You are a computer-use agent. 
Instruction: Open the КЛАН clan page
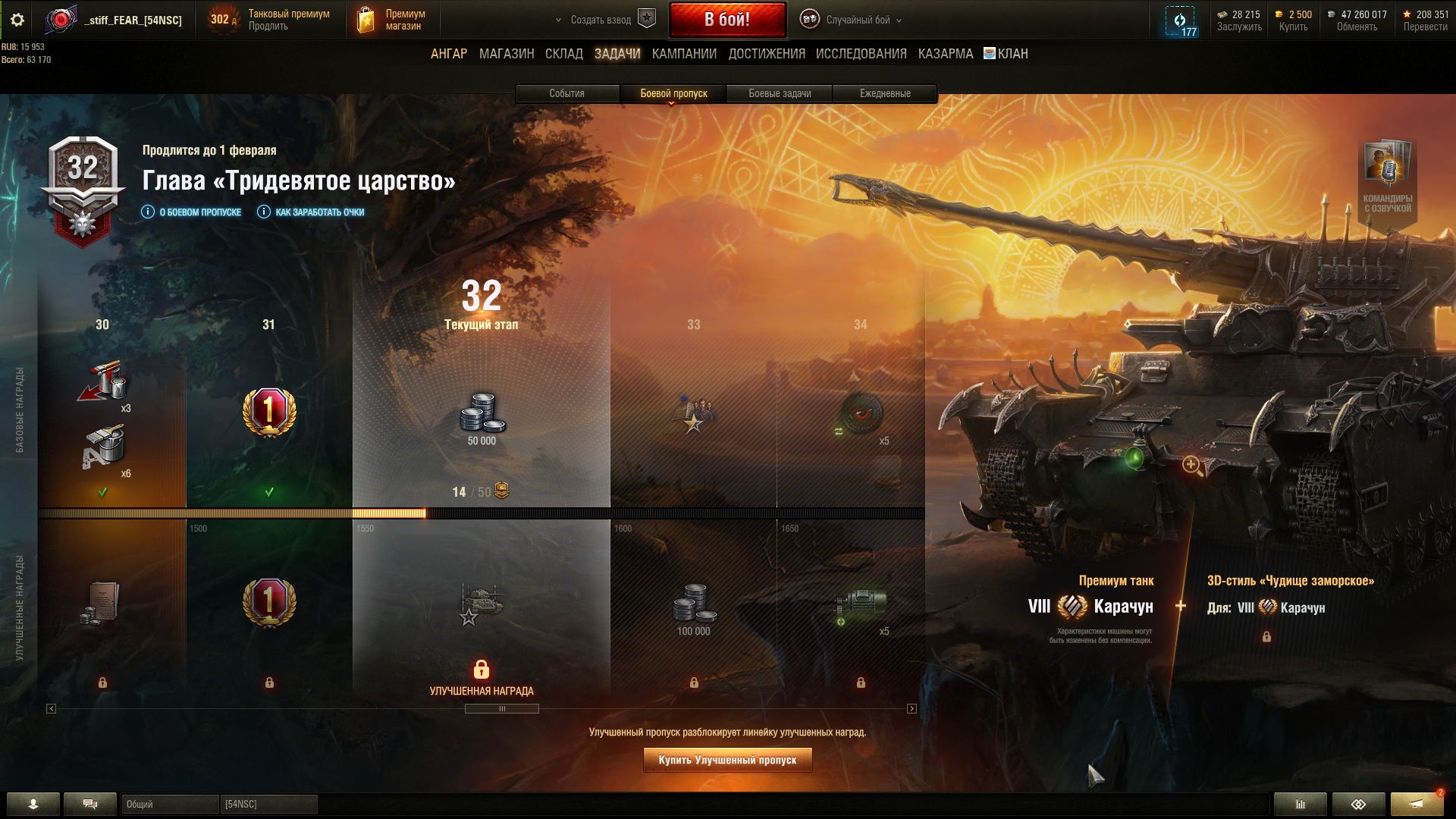[x=1006, y=54]
